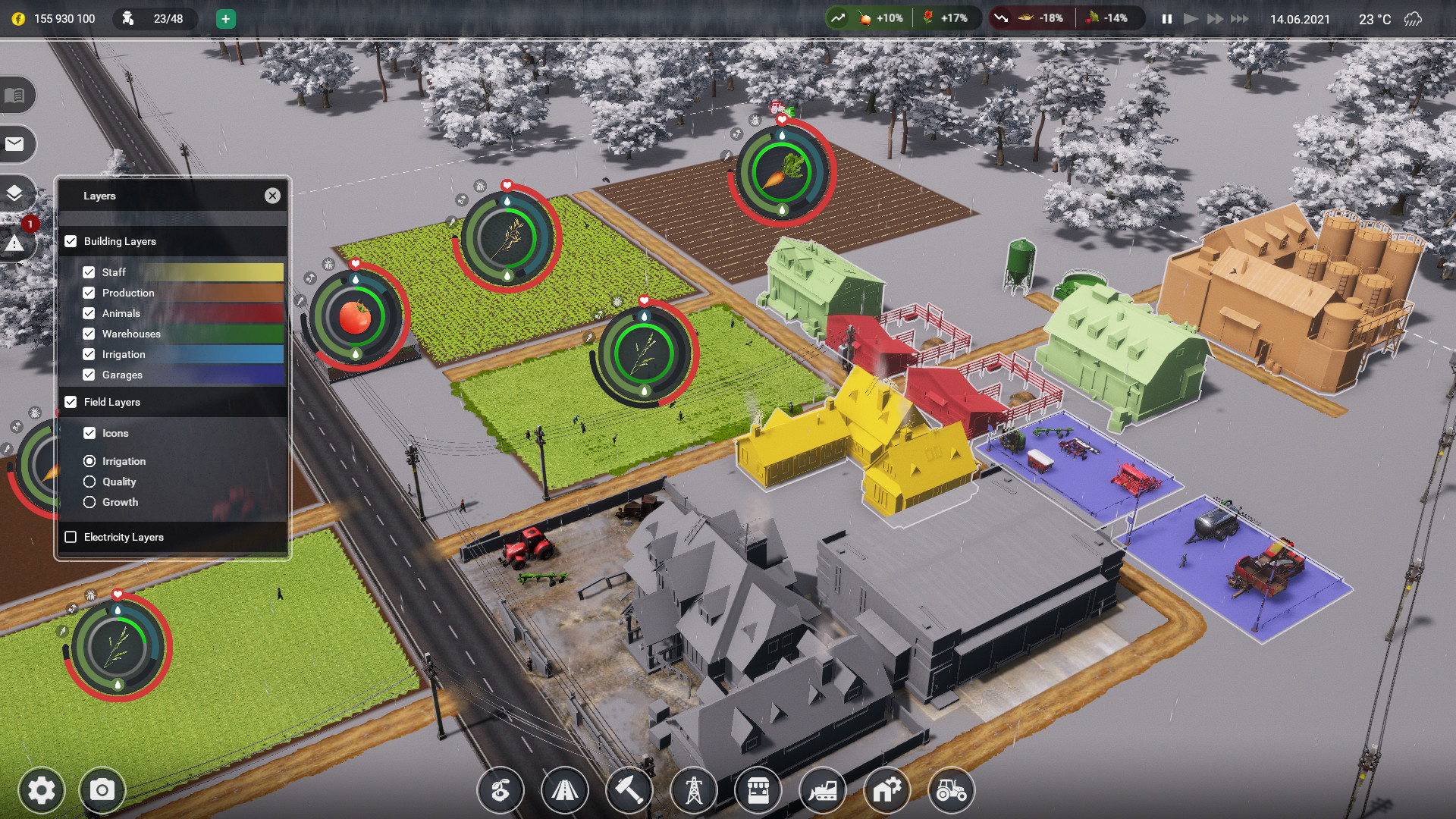This screenshot has width=1456, height=819.
Task: Select the bulldozer demolish tool
Action: 823,790
